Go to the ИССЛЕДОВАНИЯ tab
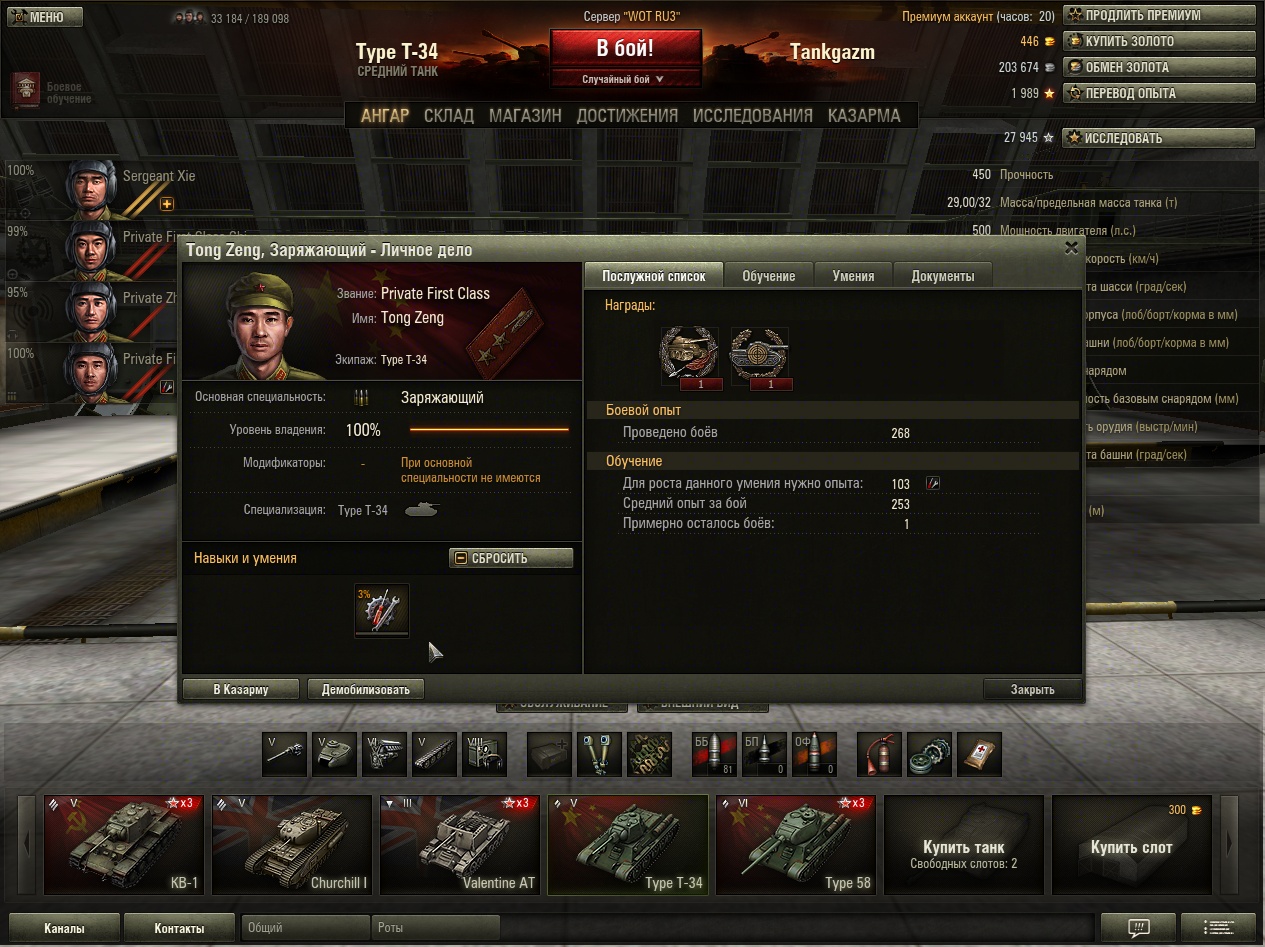 tap(752, 116)
